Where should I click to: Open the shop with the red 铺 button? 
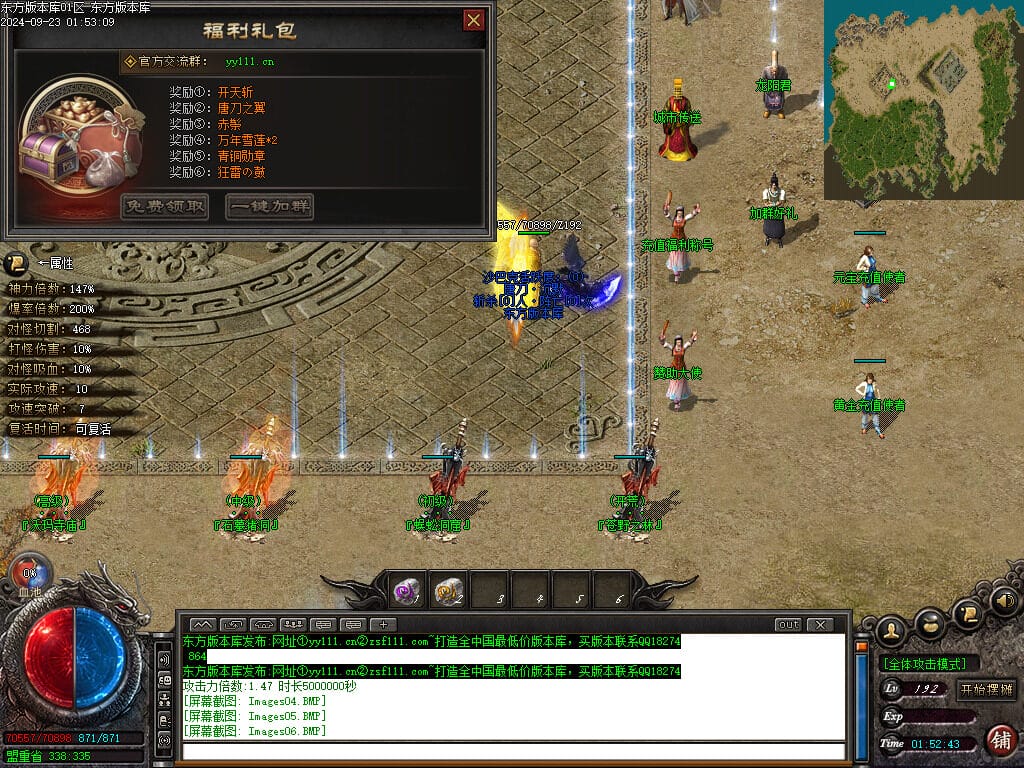999,740
